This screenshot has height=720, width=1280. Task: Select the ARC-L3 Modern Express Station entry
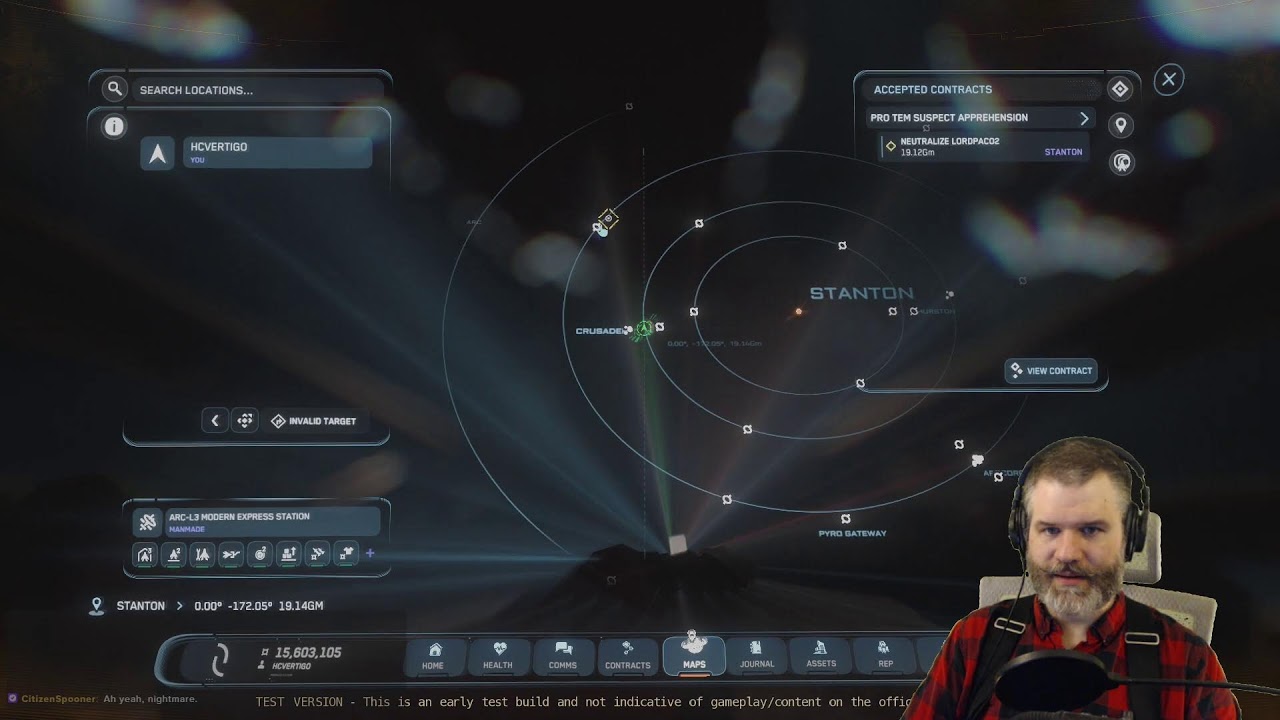coord(257,522)
